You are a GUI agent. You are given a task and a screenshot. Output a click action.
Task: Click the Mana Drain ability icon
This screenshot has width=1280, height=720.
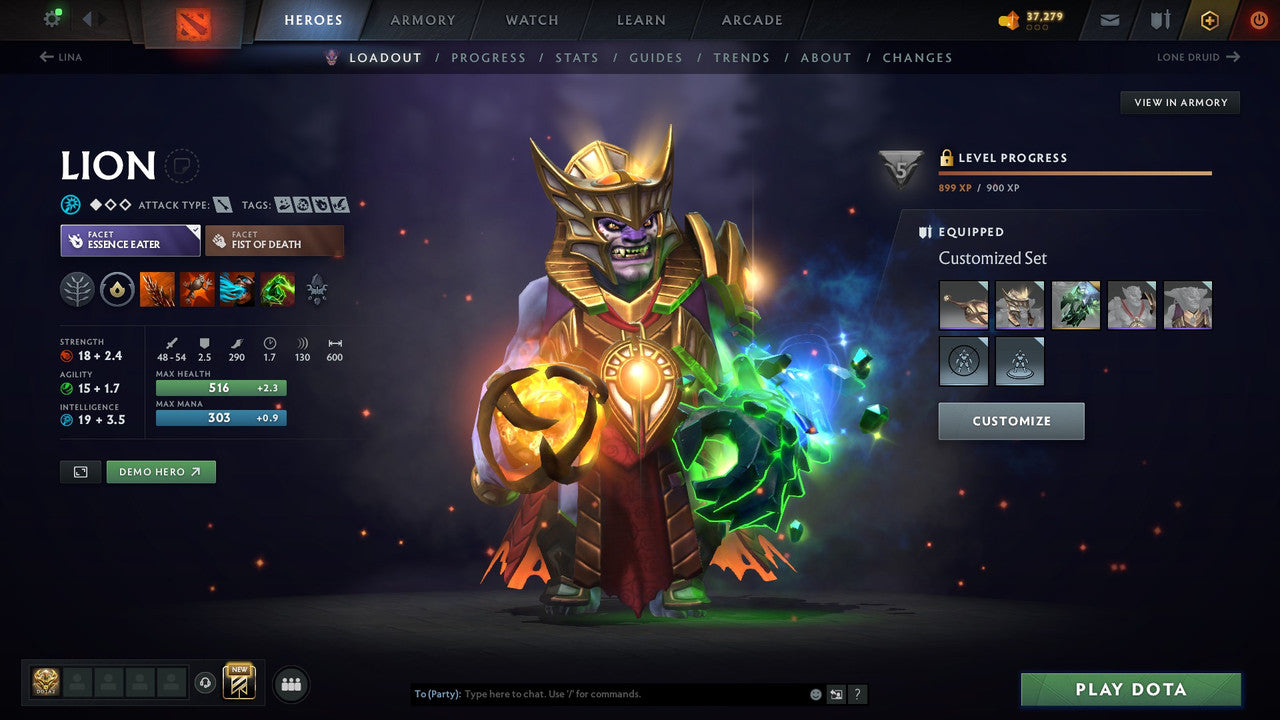point(236,290)
